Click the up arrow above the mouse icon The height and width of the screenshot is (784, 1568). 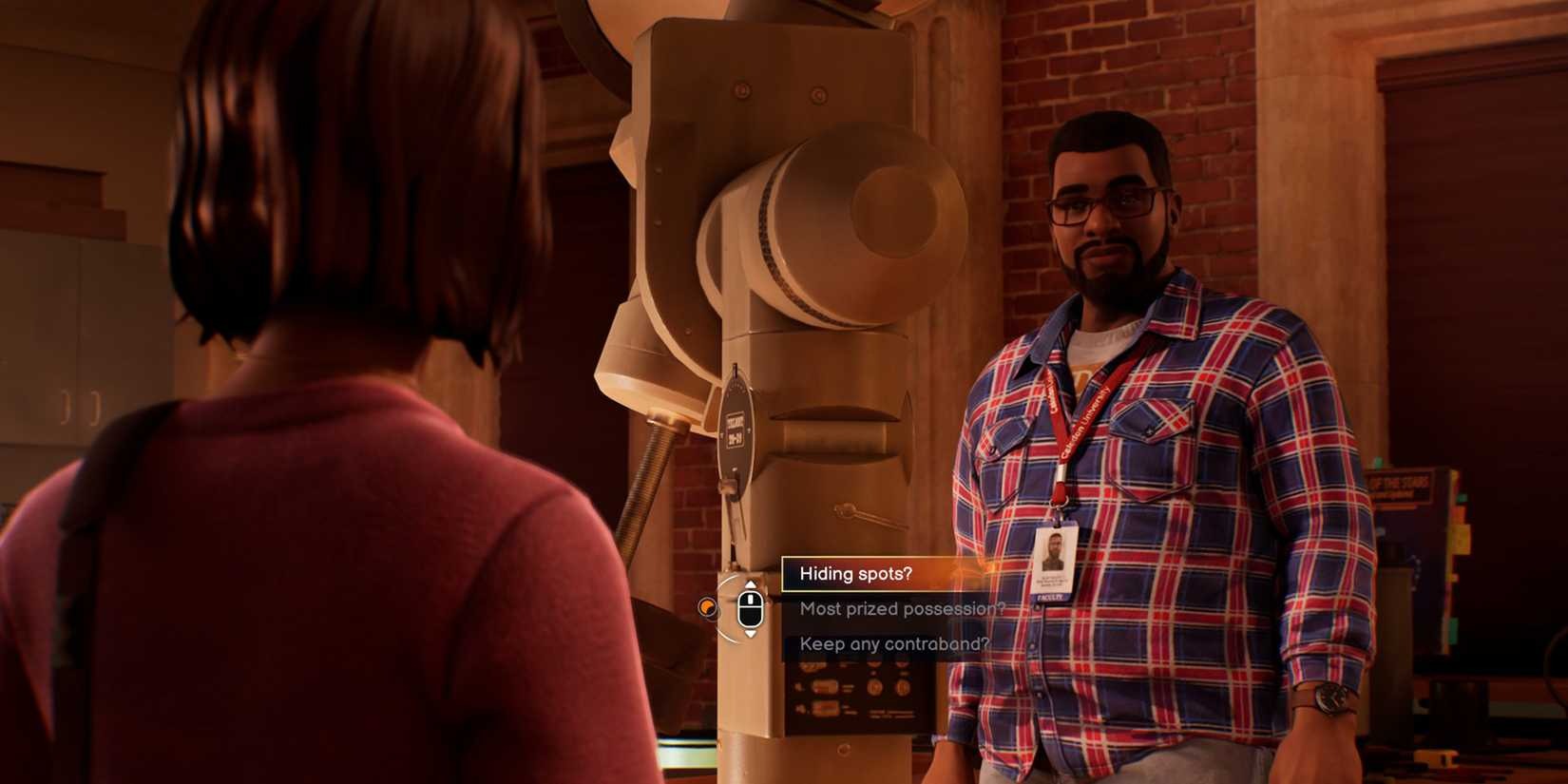pos(751,585)
